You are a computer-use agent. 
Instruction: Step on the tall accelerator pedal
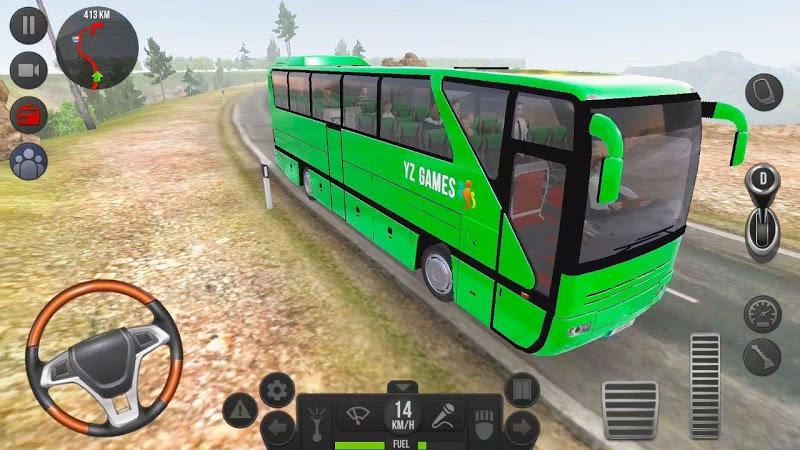pyautogui.click(x=705, y=385)
